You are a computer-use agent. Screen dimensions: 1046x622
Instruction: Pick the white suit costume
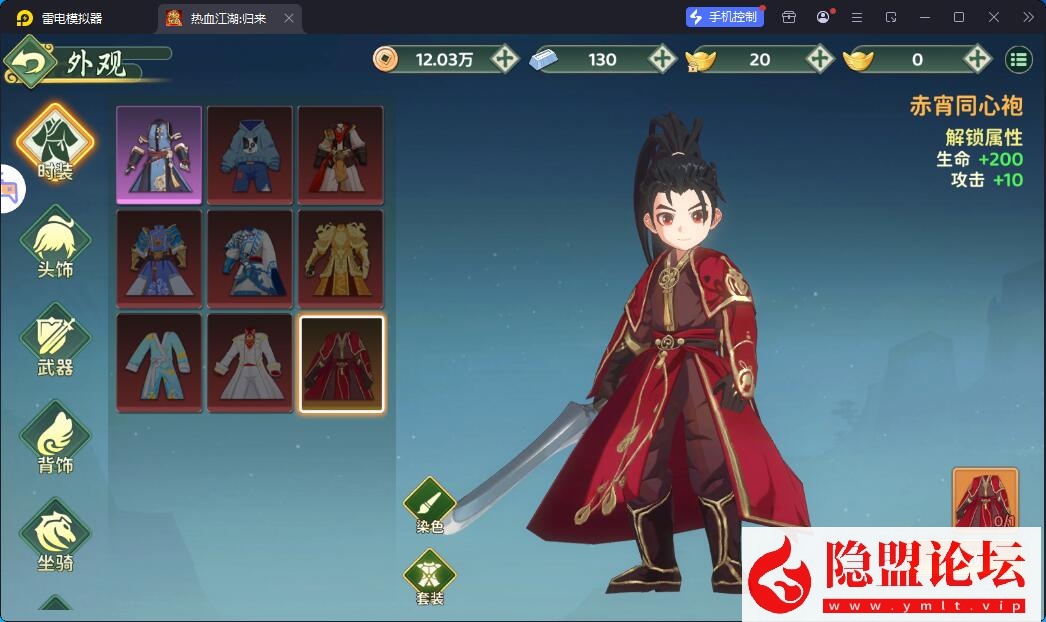click(250, 361)
